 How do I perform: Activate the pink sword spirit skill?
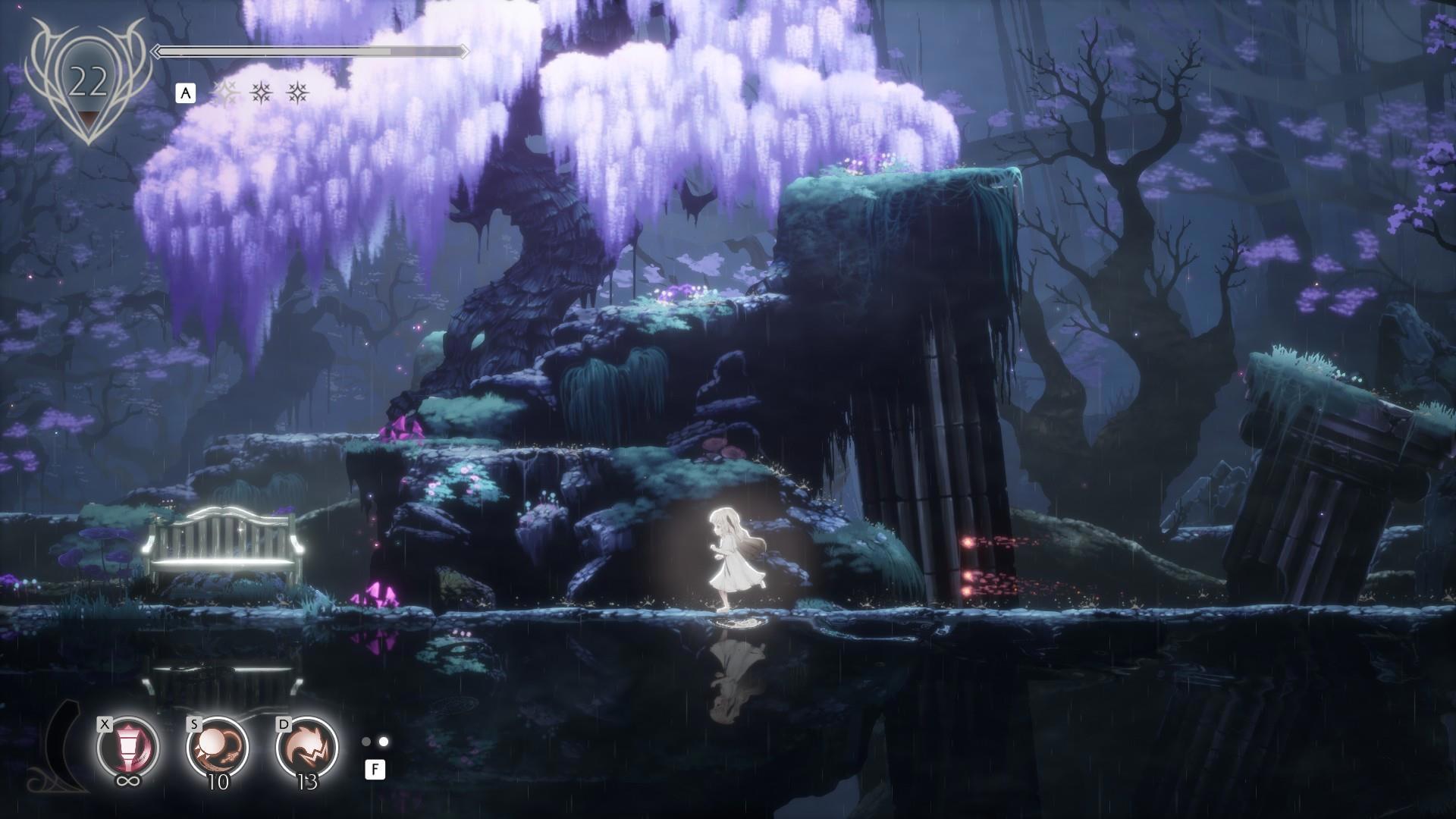click(x=127, y=747)
